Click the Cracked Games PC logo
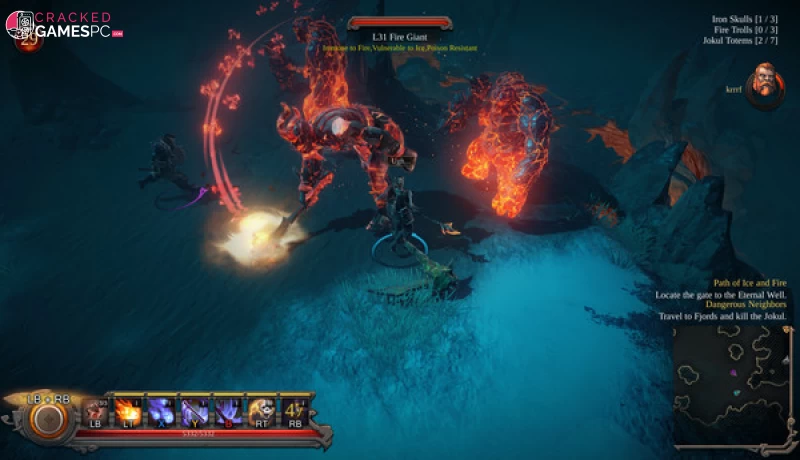Screen dimensions: 800x460 (x=65, y=26)
